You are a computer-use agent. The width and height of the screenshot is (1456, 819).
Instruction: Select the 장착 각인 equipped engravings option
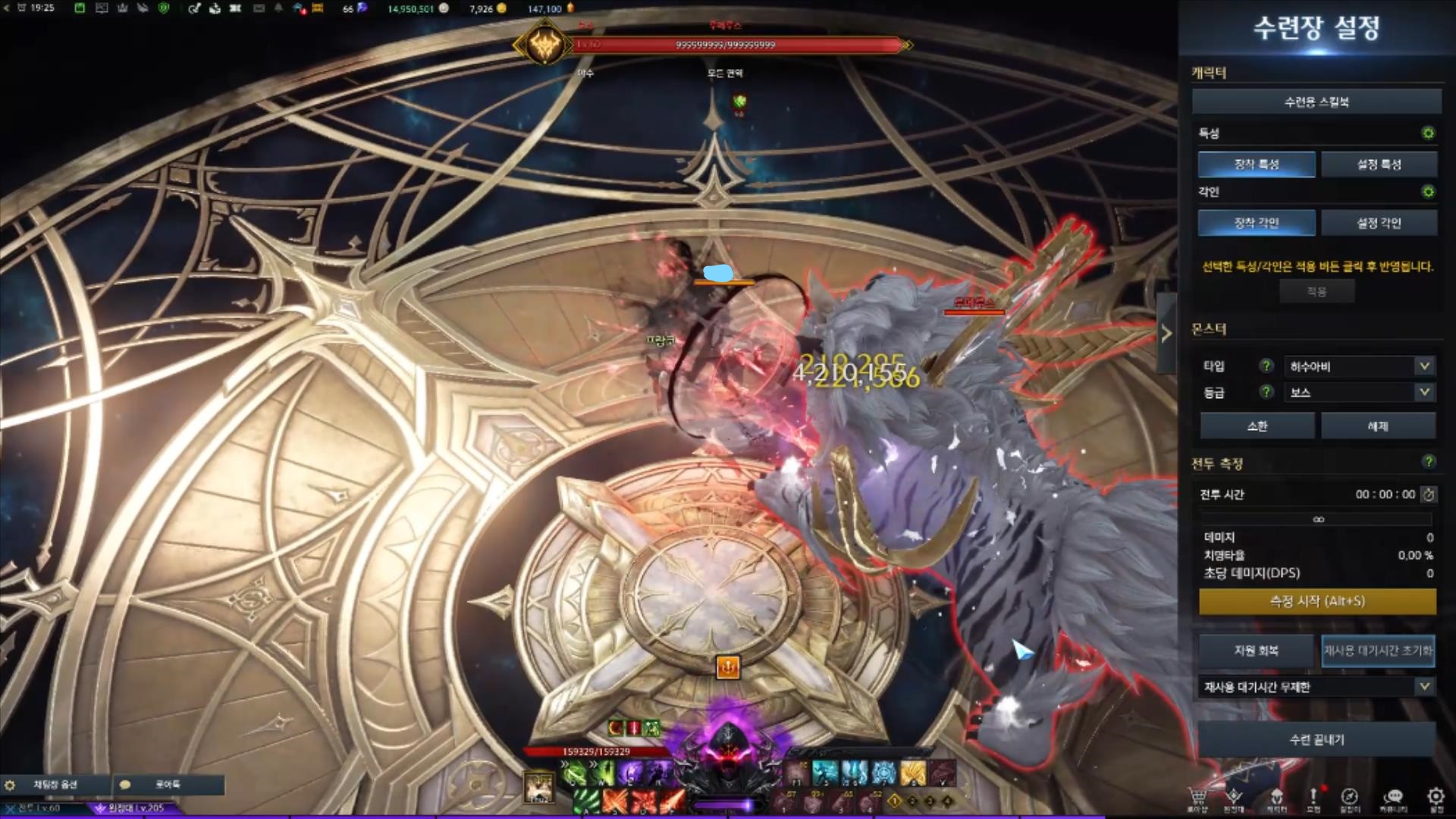(1257, 223)
